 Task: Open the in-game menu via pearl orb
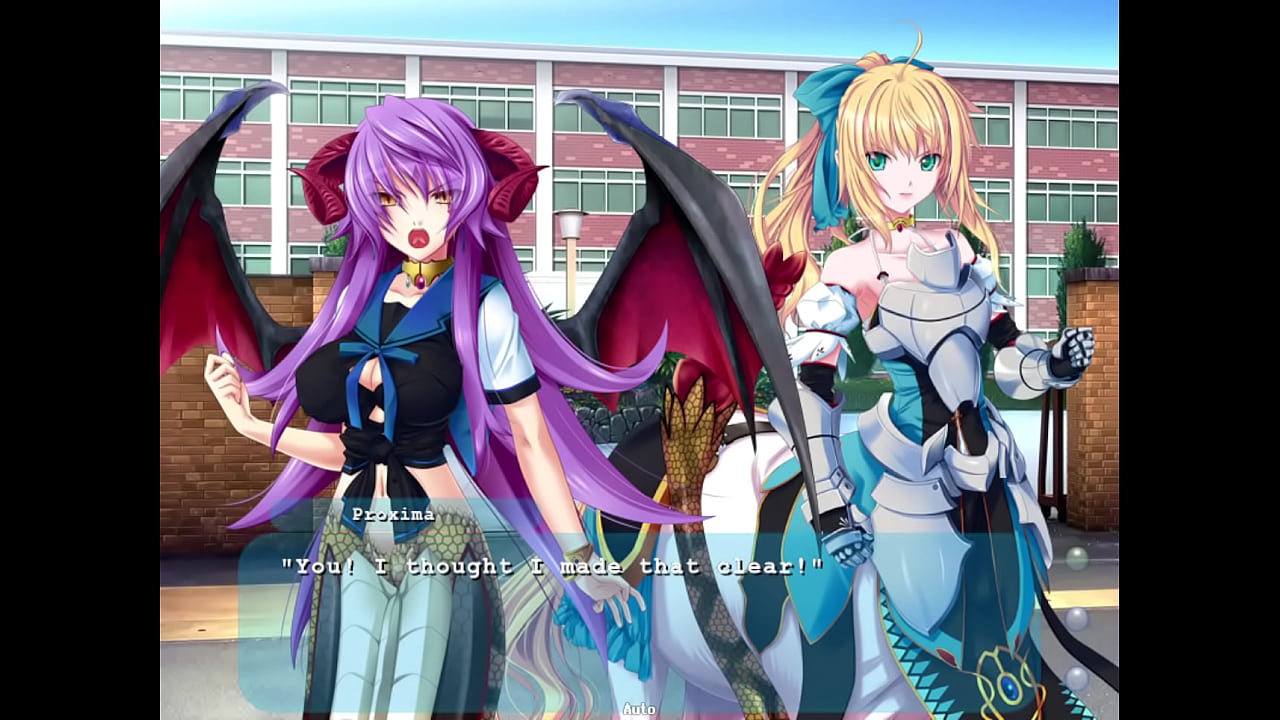[x=1076, y=556]
